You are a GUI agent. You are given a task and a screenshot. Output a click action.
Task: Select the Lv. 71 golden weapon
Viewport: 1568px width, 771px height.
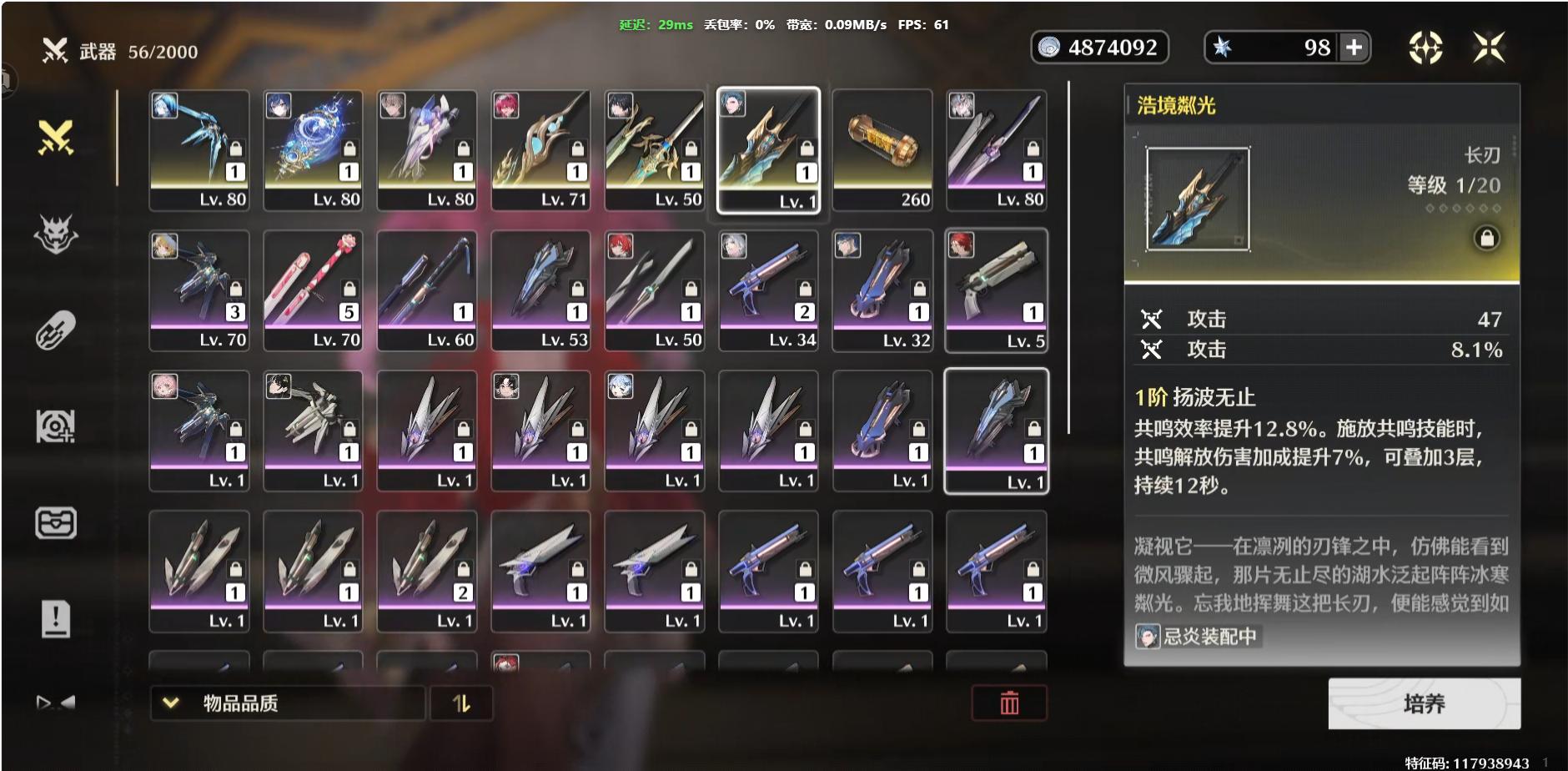click(x=540, y=150)
